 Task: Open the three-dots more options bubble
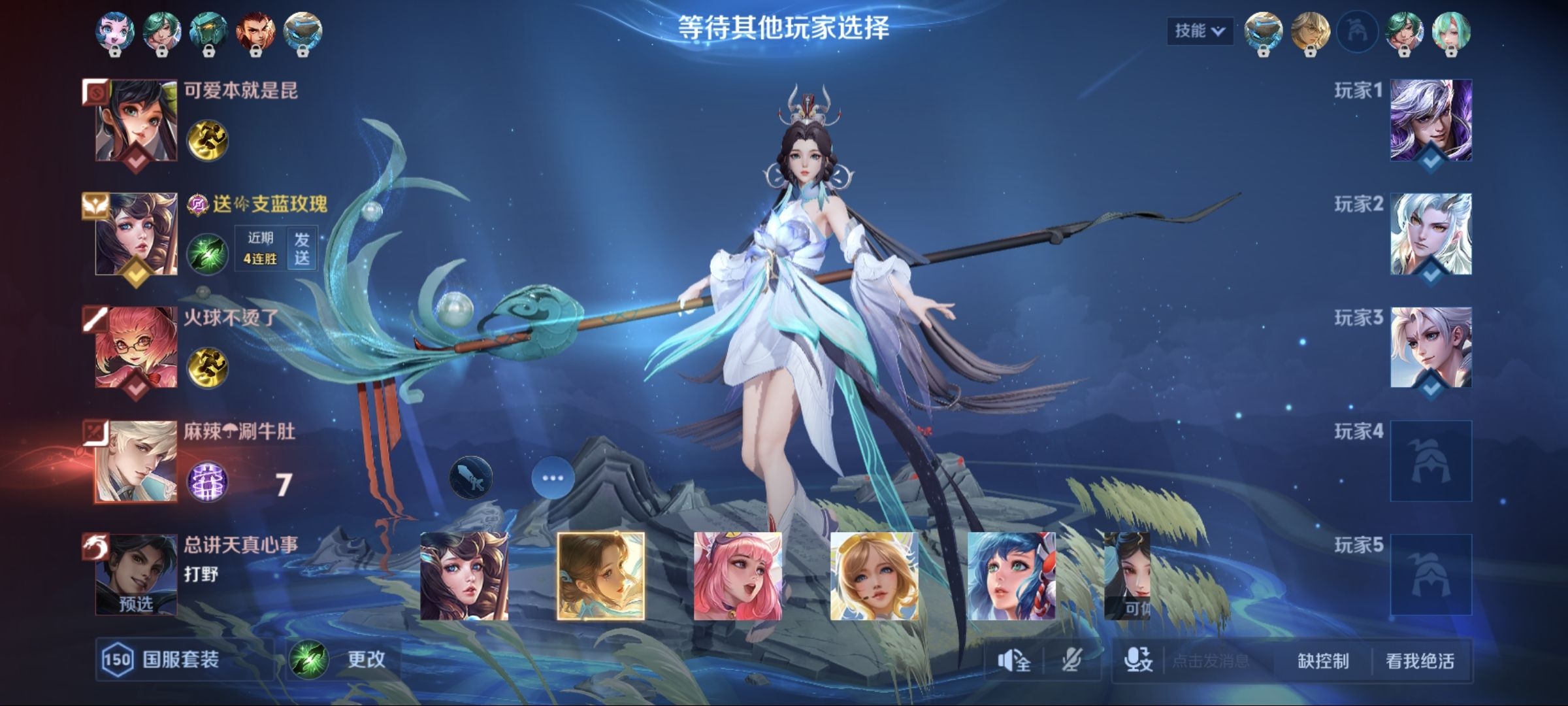coord(553,478)
